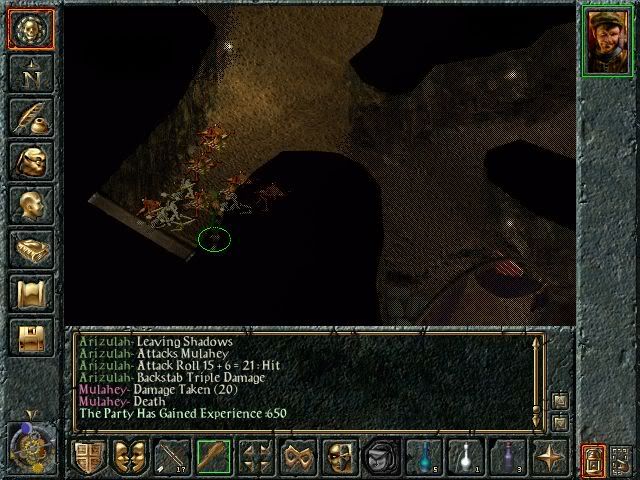Viewport: 640px width, 480px height.
Task: Click the Return to Game sun-emblem button
Action: tap(29, 27)
